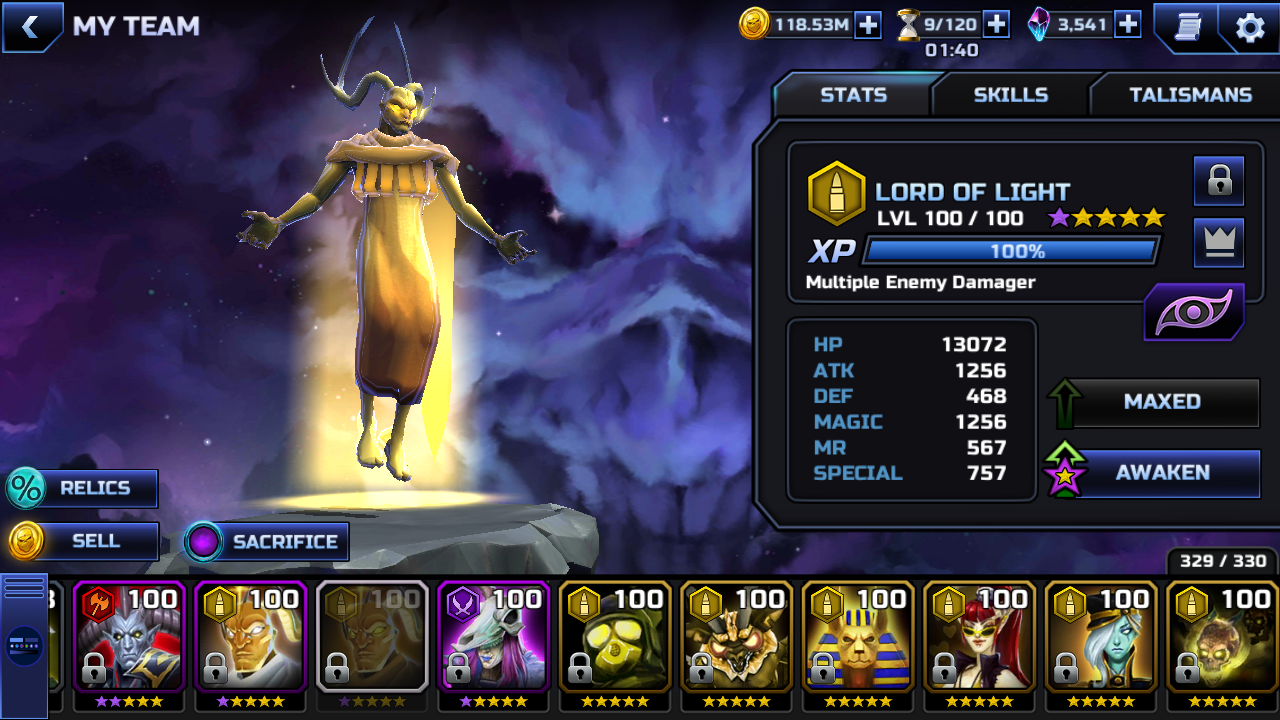This screenshot has width=1280, height=720.
Task: Activate the purple eye view button
Action: [x=1194, y=312]
